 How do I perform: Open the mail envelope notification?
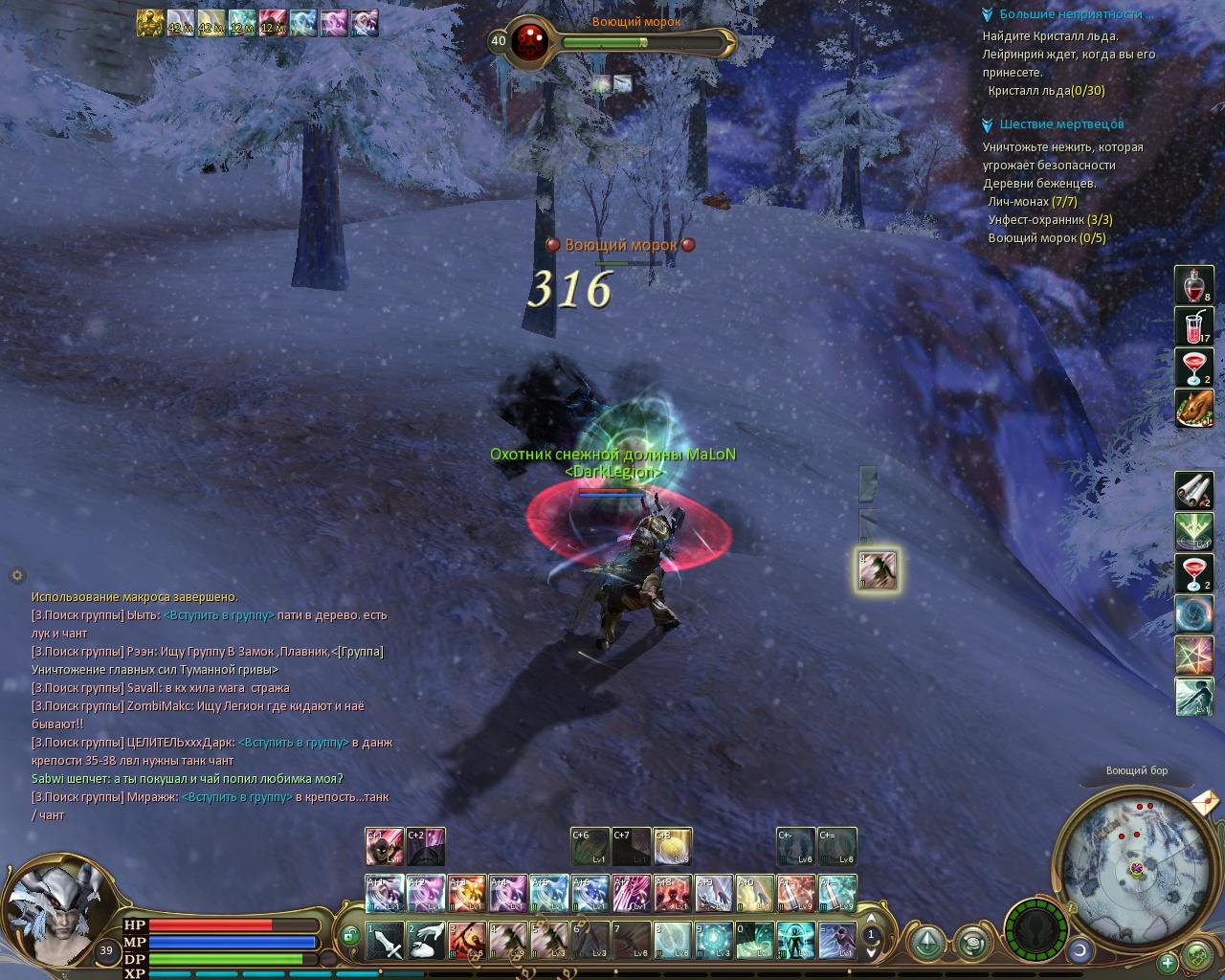[1204, 799]
